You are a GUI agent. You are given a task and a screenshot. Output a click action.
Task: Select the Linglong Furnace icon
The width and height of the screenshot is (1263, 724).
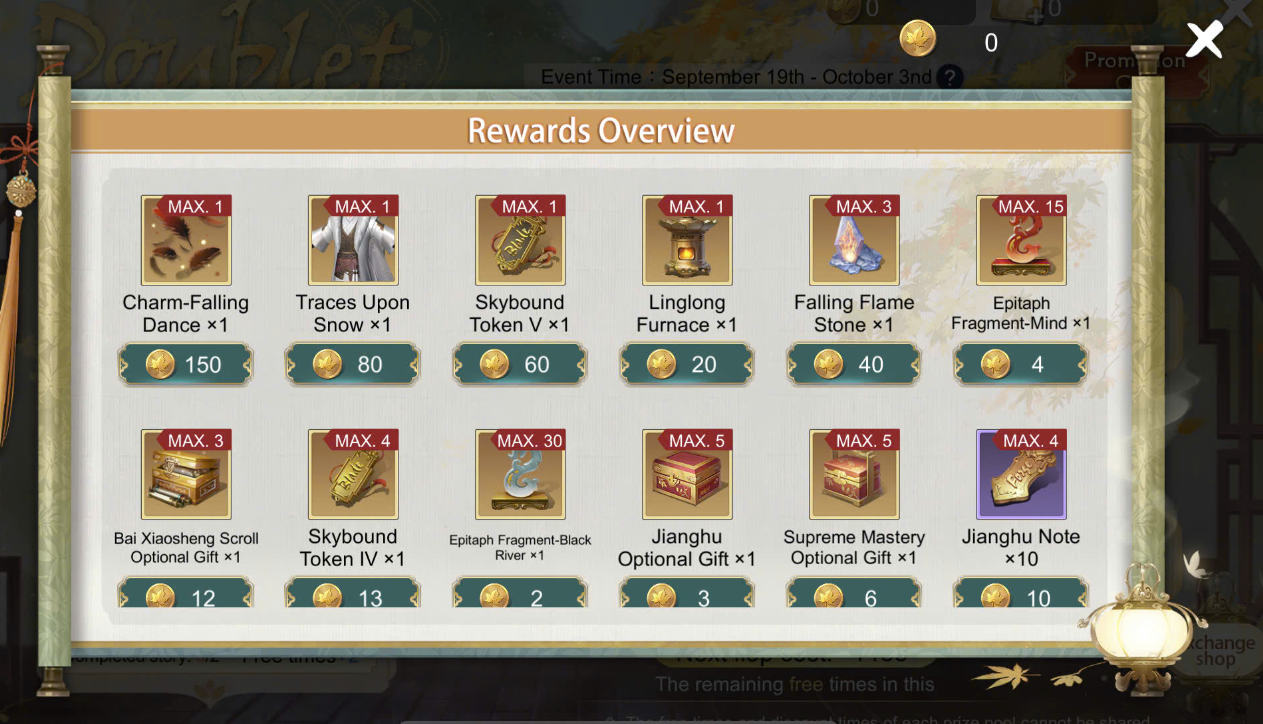click(687, 241)
